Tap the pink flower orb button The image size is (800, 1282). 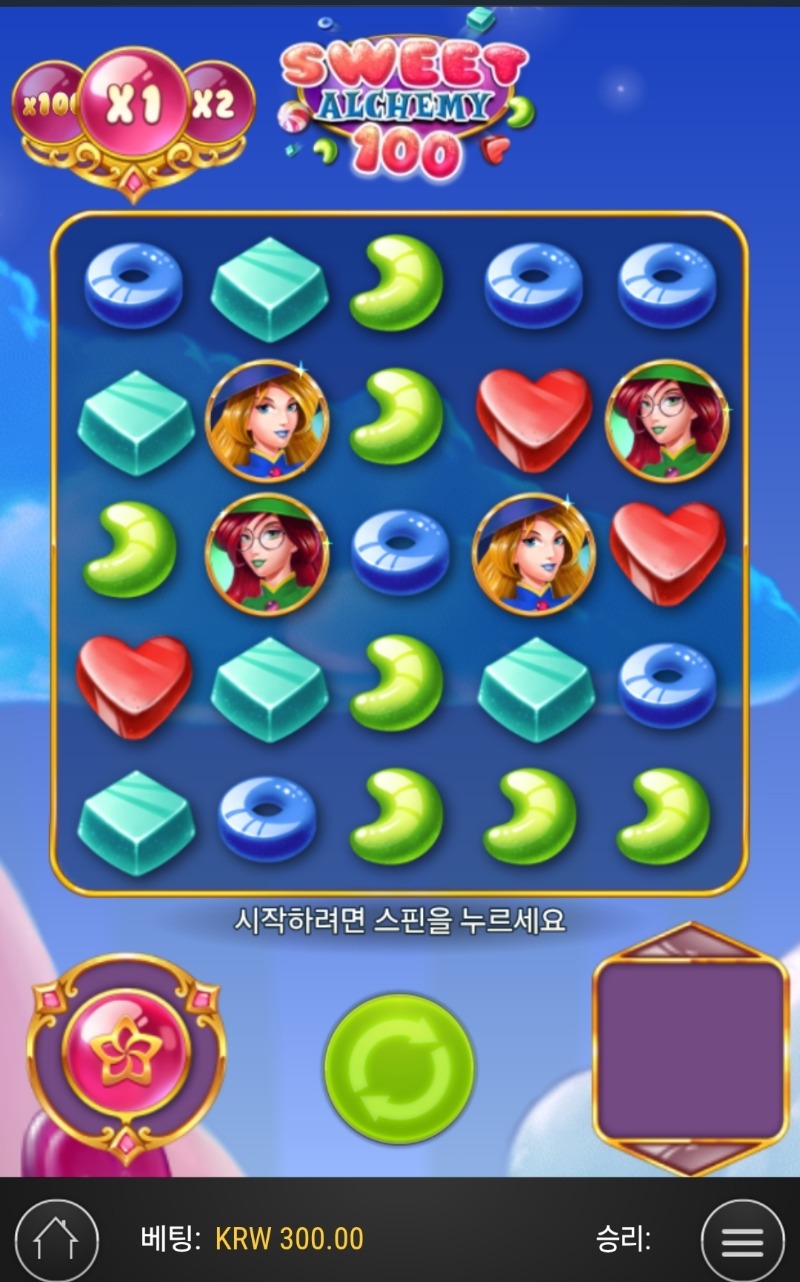[126, 1048]
